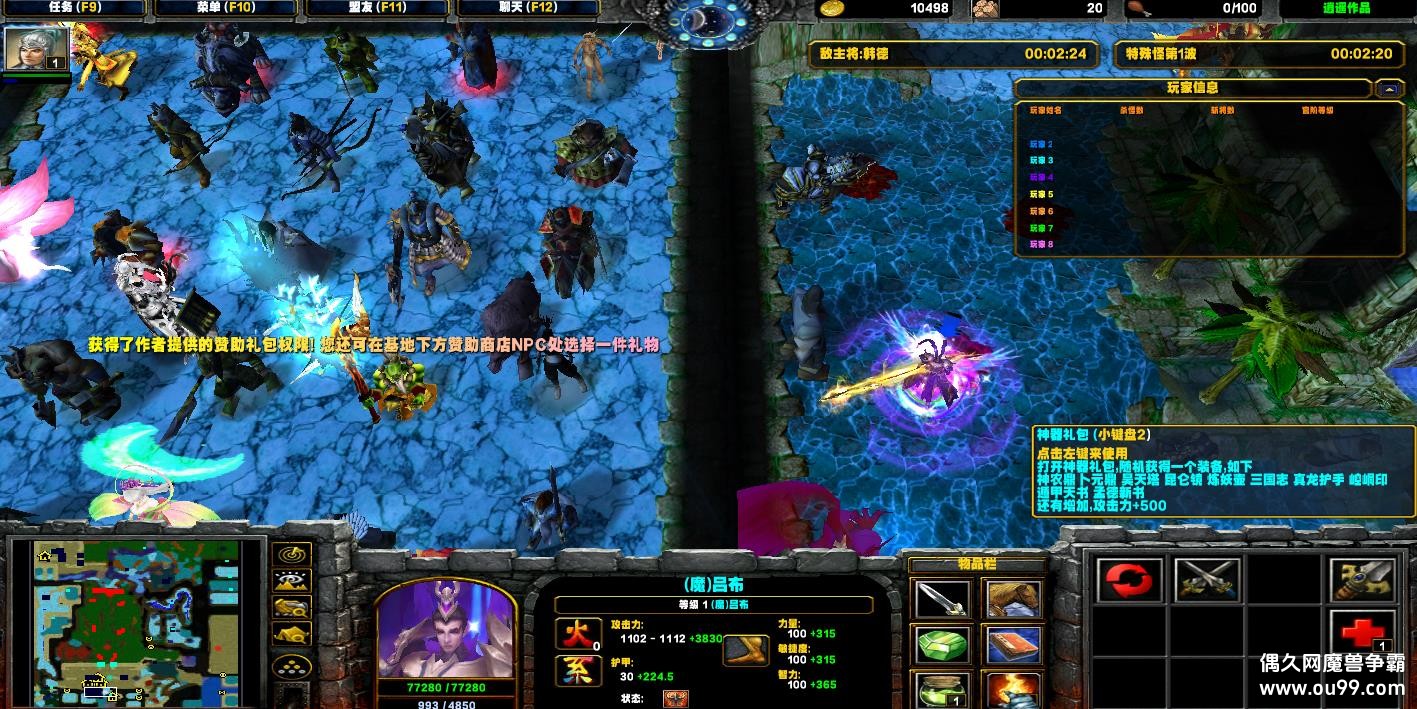Select the horse mount item slot

[1013, 600]
